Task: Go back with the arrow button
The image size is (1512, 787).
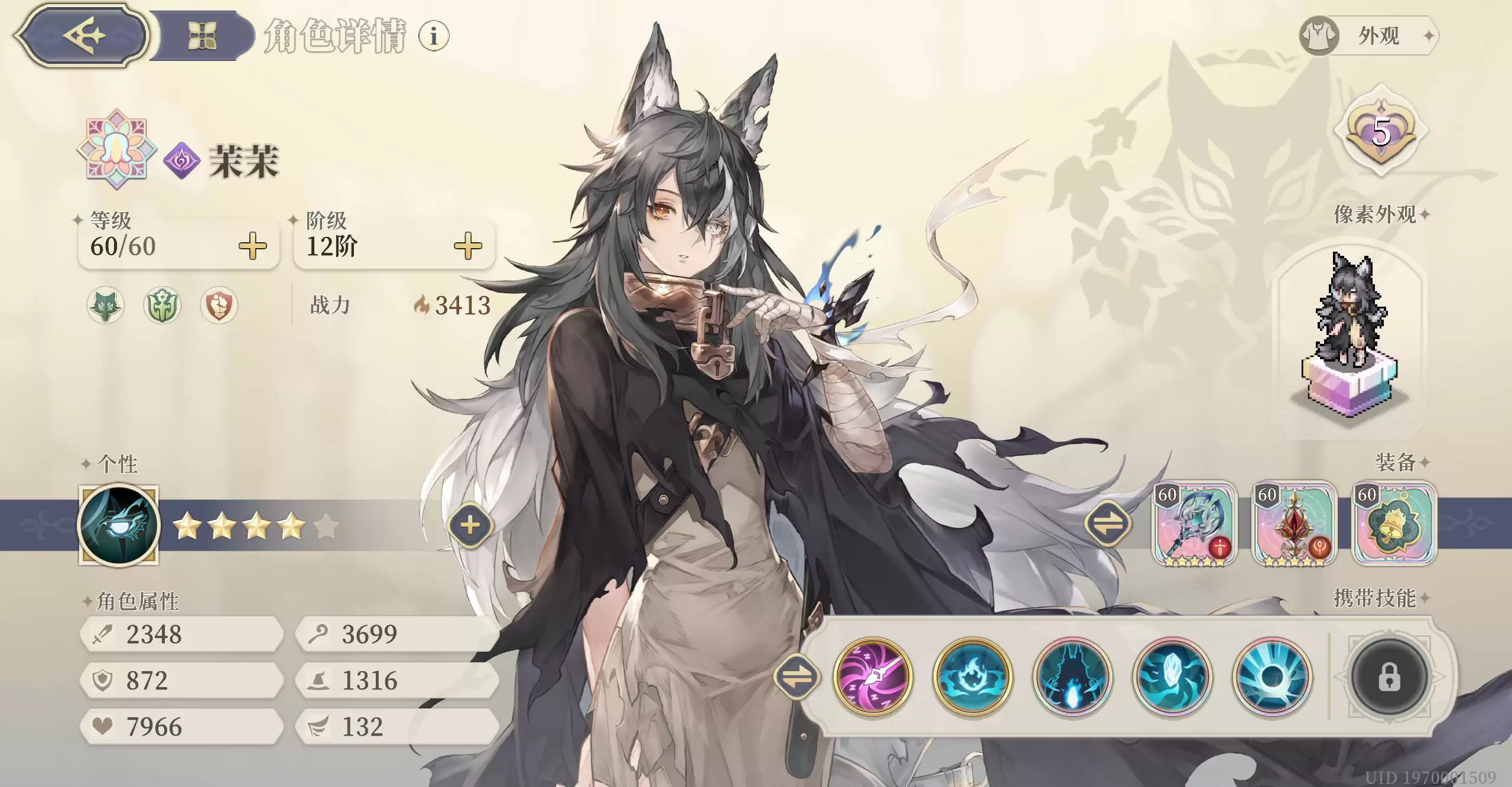Action: click(83, 35)
